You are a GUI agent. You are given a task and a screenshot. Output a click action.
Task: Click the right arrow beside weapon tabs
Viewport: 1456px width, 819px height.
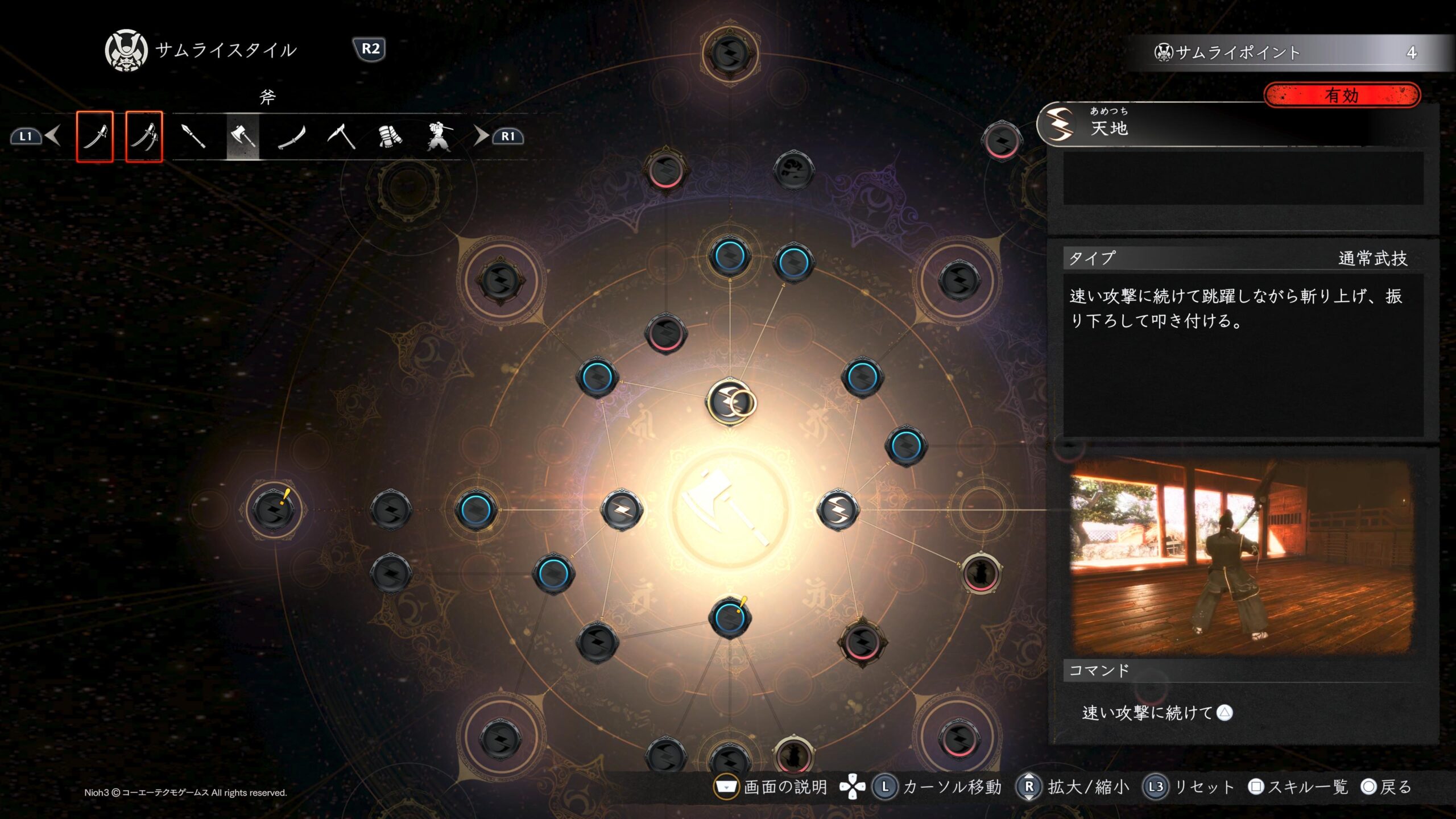click(x=481, y=136)
